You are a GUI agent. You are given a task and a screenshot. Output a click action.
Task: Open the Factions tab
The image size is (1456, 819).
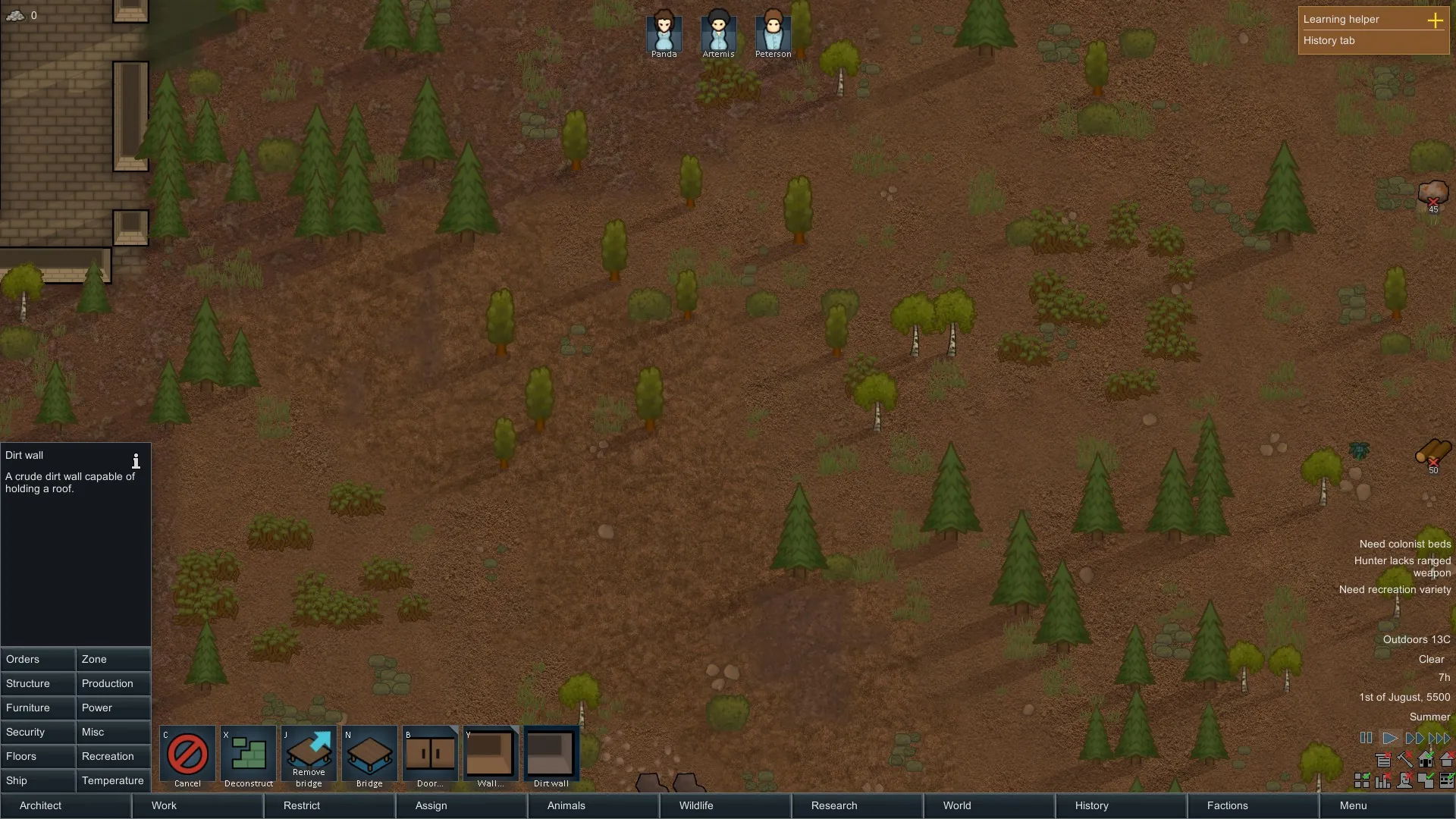pos(1253,805)
